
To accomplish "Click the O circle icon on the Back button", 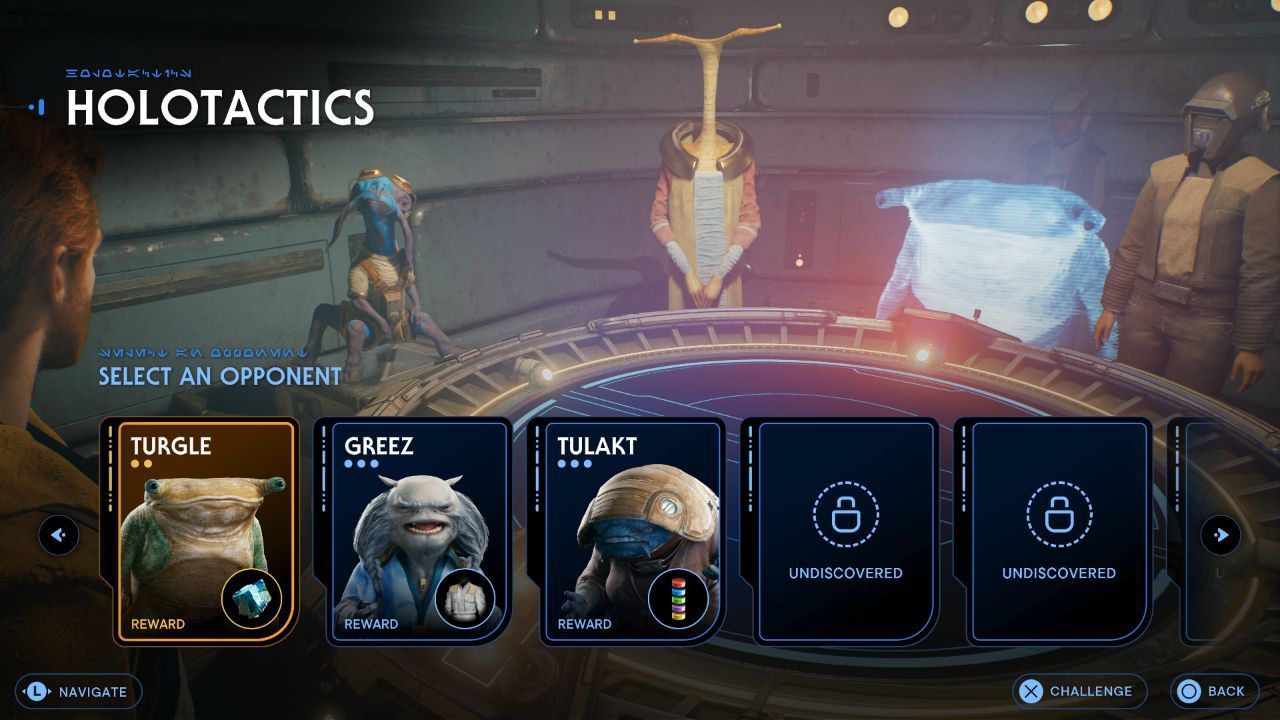I will pos(1190,691).
